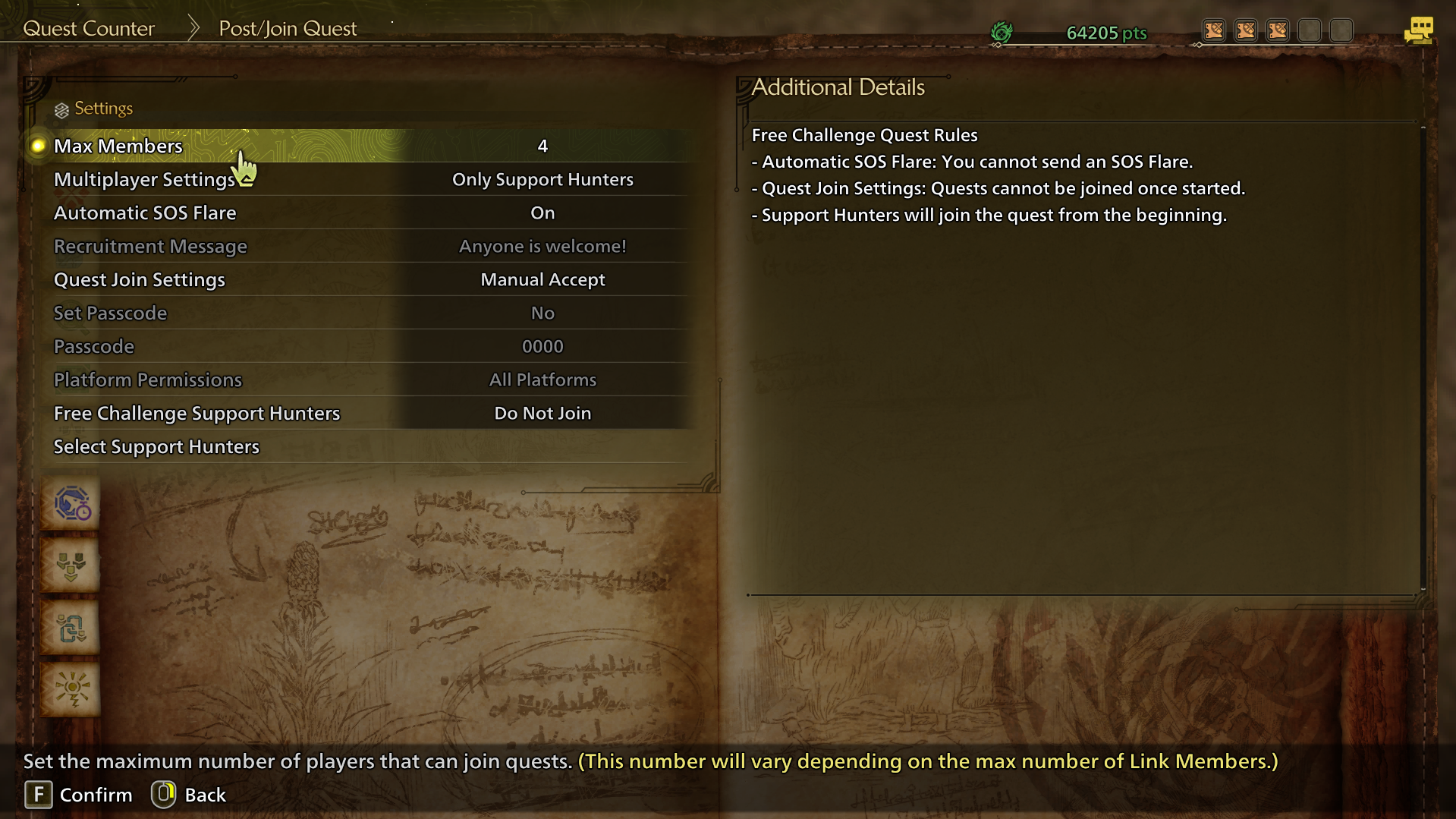Go back to Quest Counter breadcrumb
The image size is (1456, 819).
[89, 29]
